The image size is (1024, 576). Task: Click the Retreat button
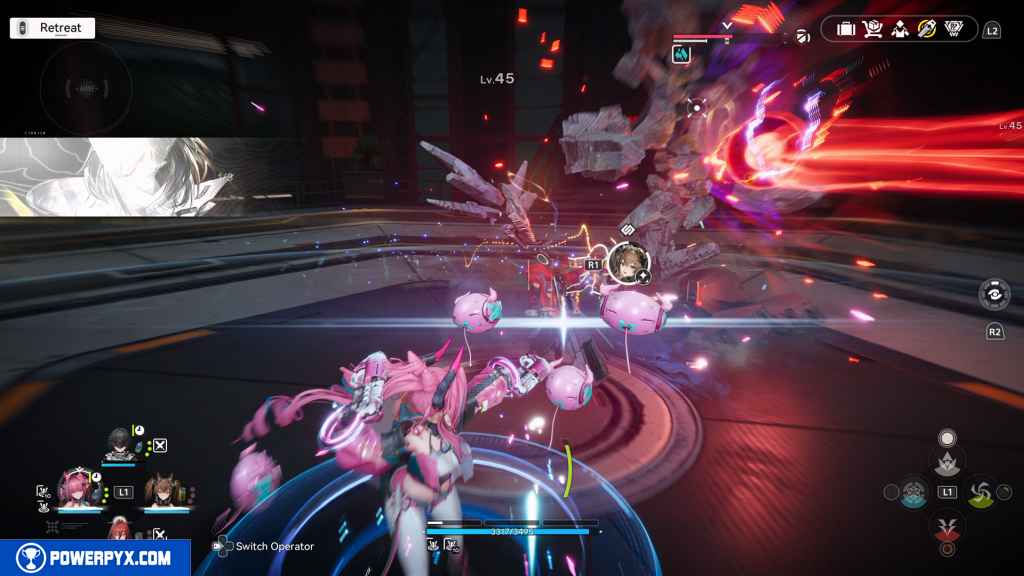coord(52,28)
